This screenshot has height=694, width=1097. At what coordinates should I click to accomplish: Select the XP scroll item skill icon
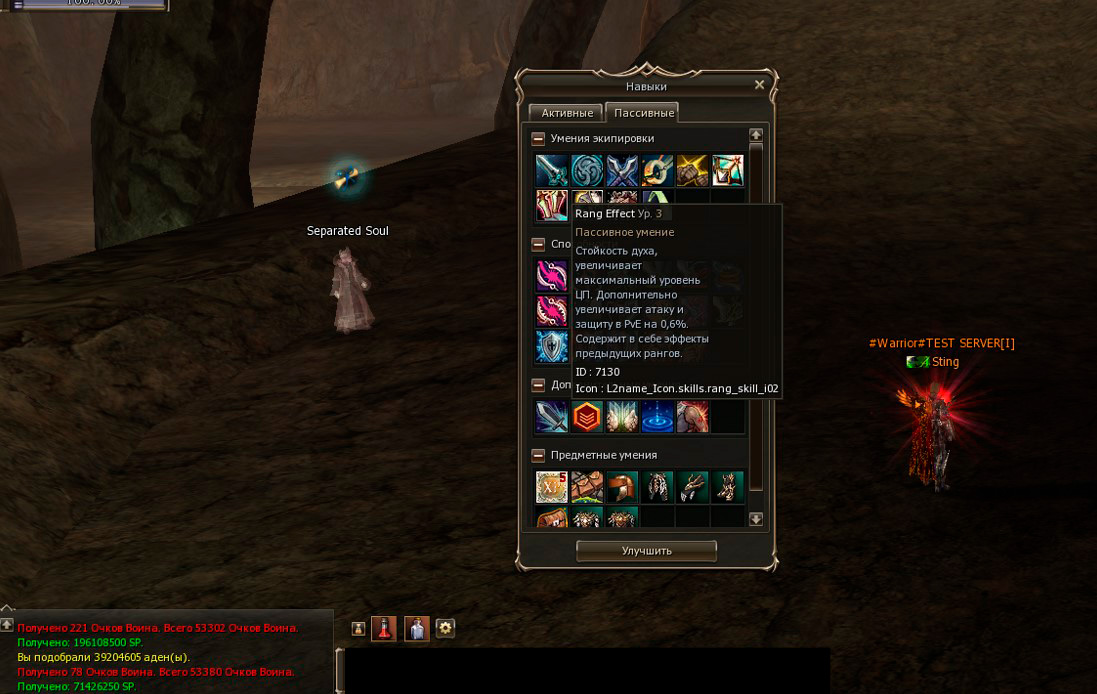[x=551, y=487]
